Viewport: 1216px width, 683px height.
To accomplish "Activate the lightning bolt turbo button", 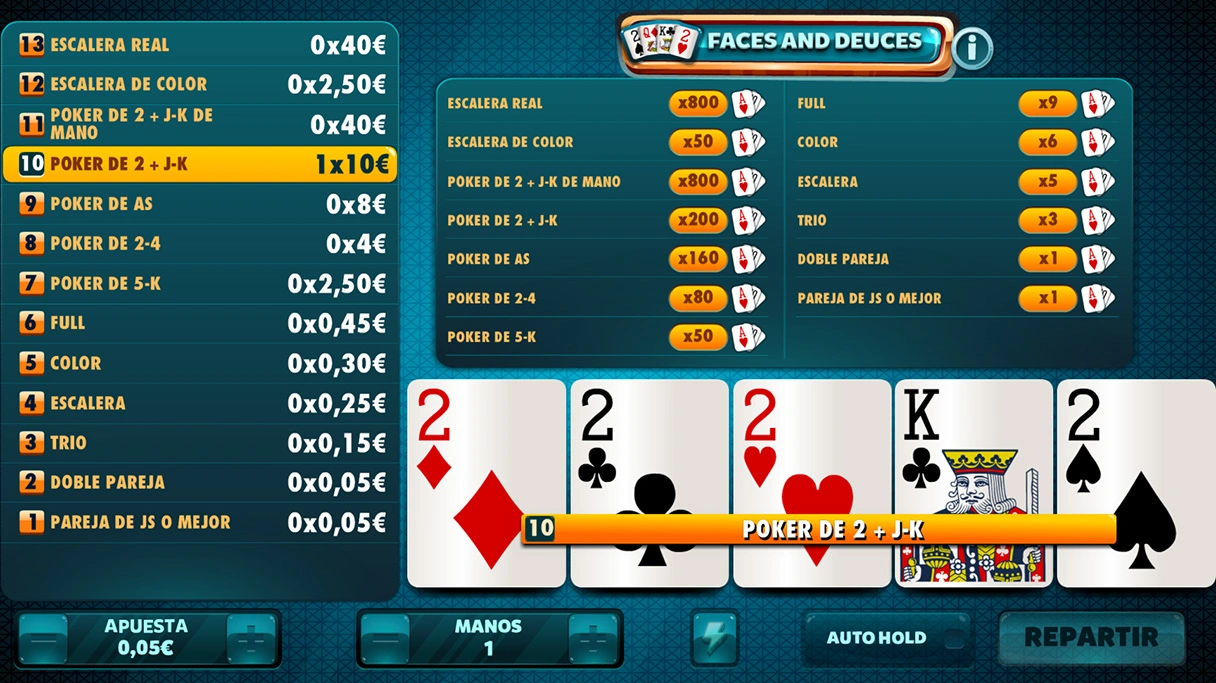I will (715, 638).
